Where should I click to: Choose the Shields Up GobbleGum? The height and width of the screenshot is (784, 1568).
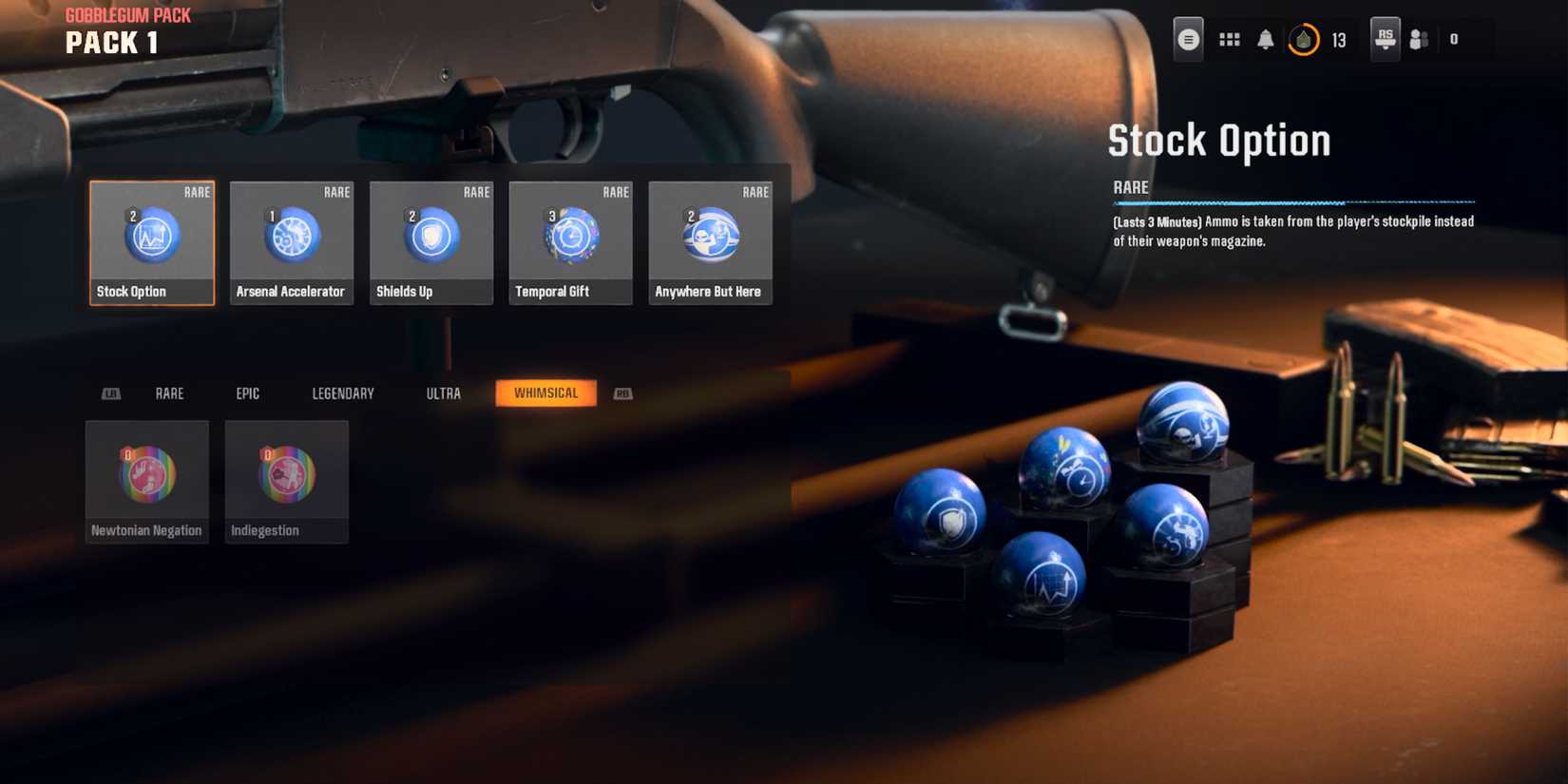(430, 242)
